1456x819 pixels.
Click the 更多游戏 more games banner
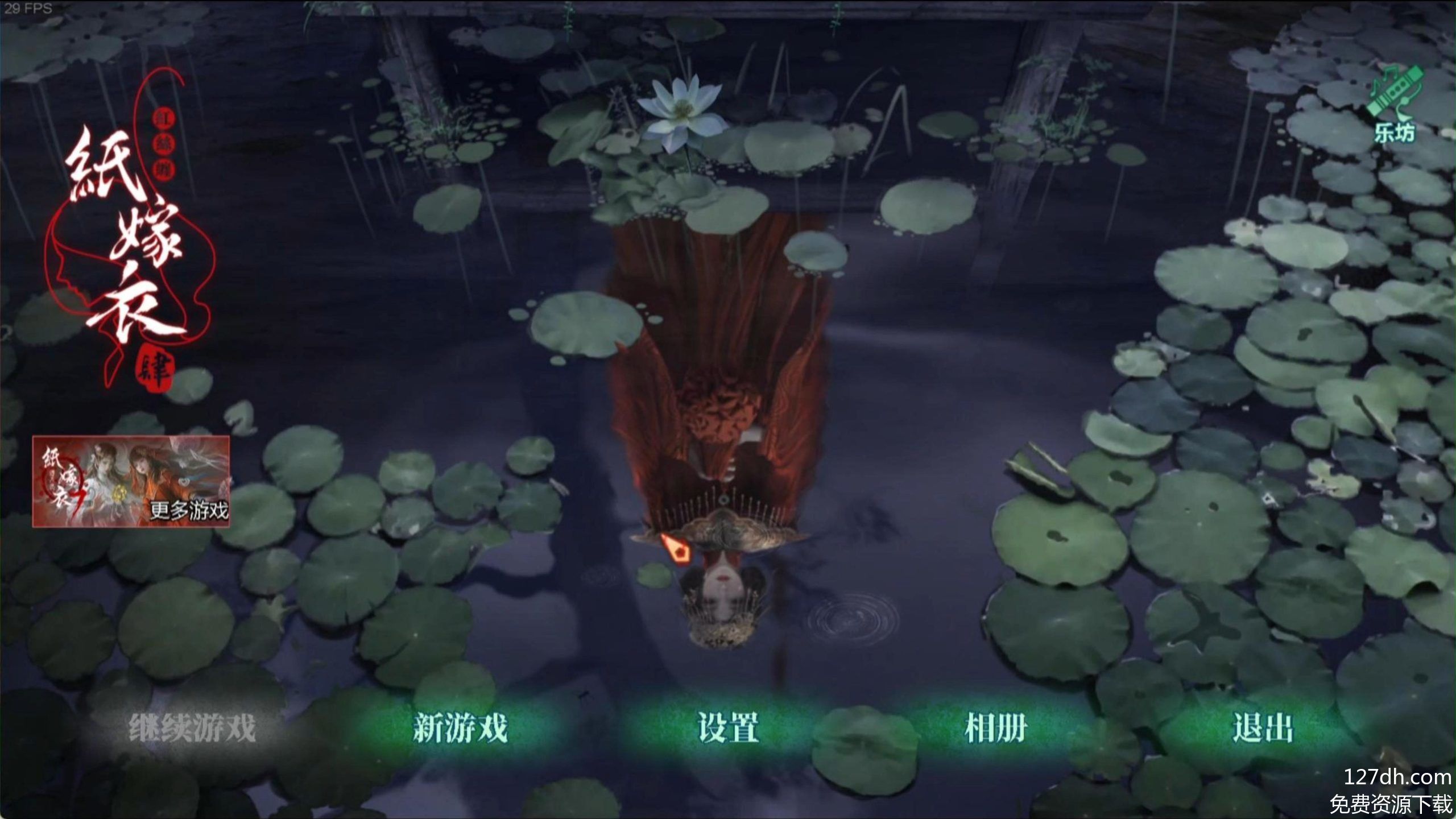tap(131, 482)
